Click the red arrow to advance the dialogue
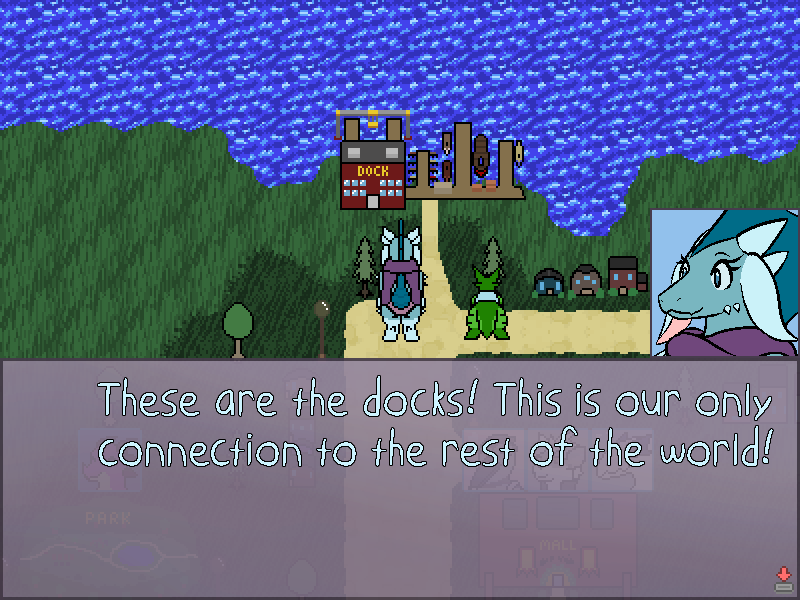This screenshot has width=800, height=600. (783, 577)
